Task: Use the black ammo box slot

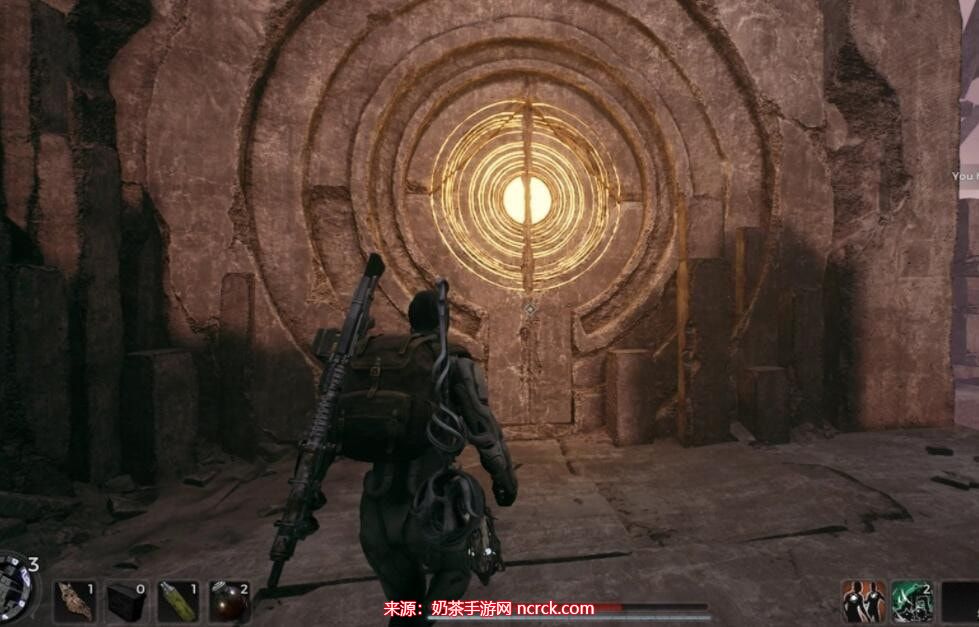Action: [x=126, y=601]
